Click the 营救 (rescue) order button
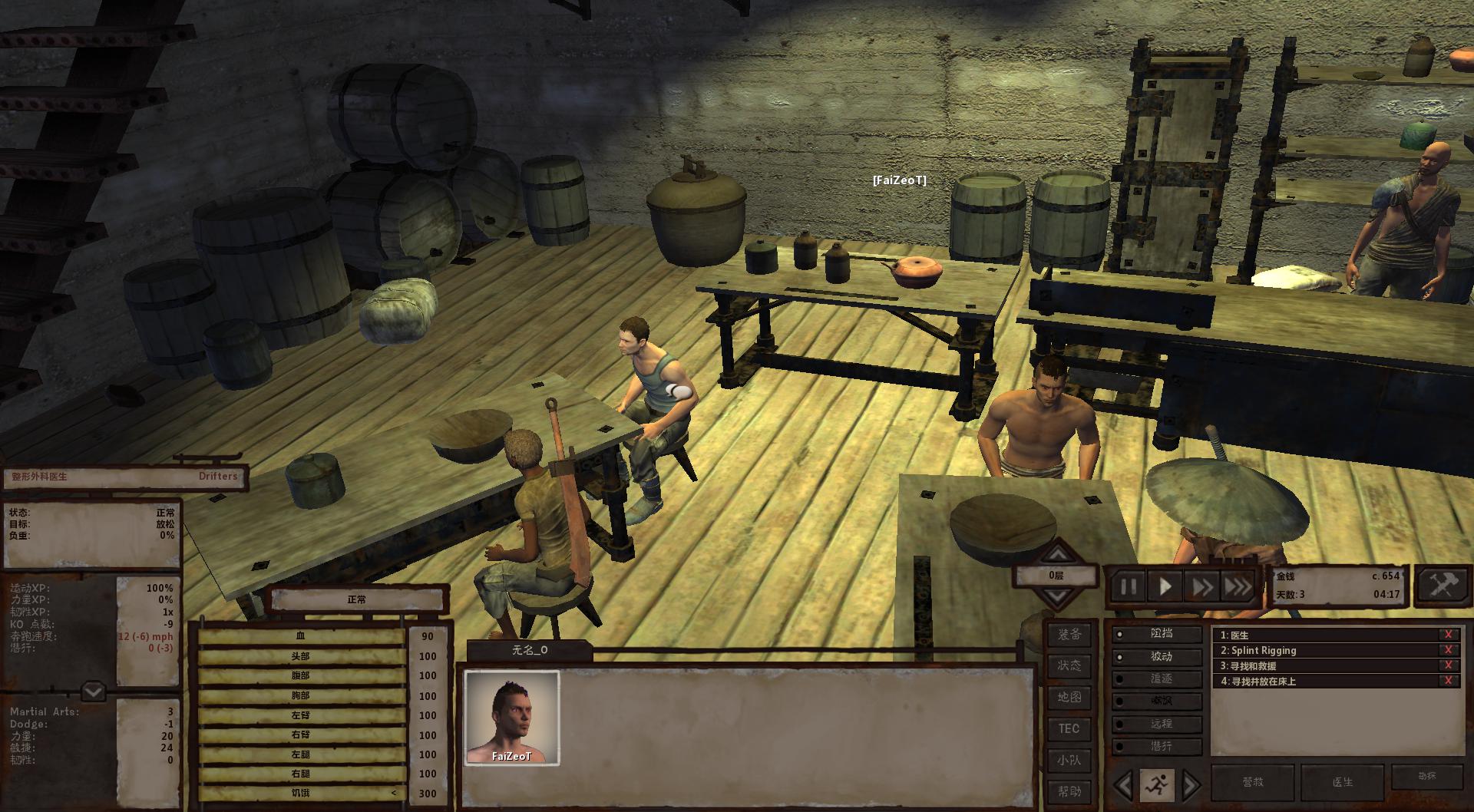 pos(1252,782)
